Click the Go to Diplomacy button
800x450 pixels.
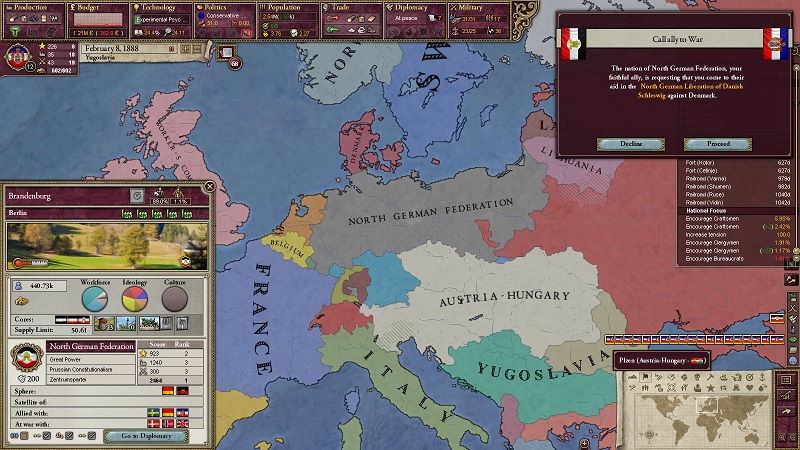(146, 436)
